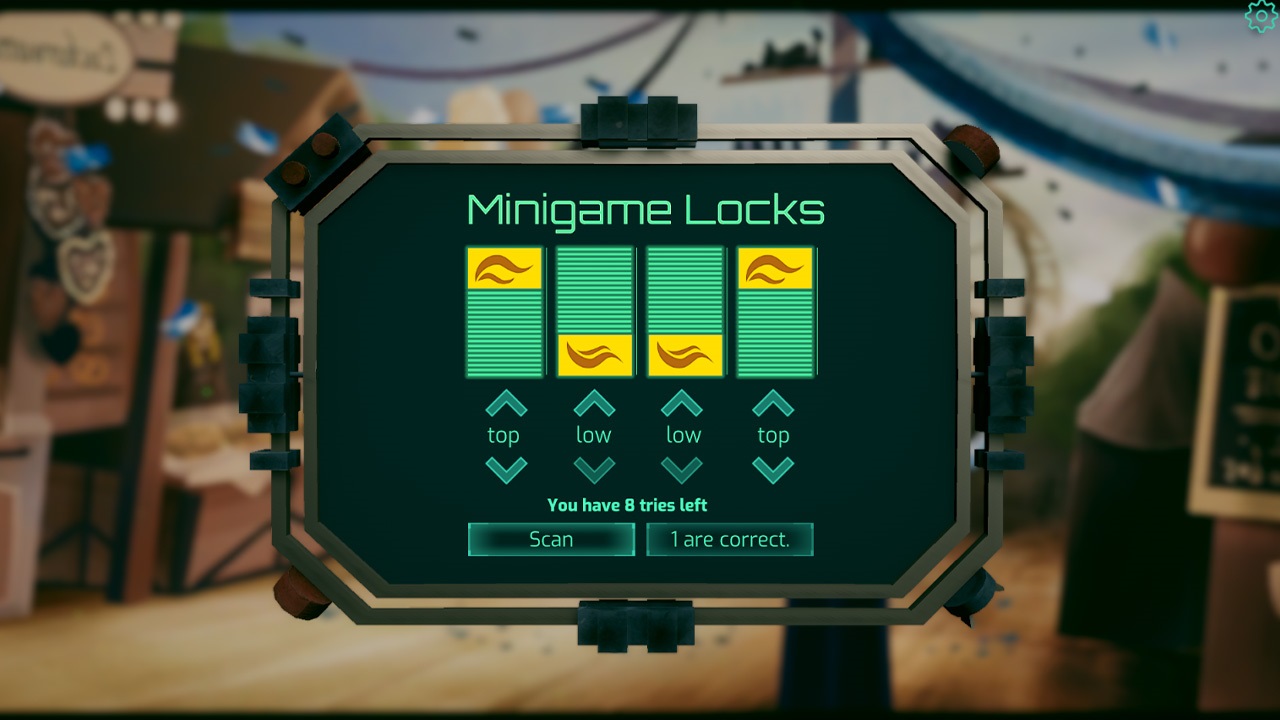This screenshot has width=1280, height=720.
Task: Click the up arrow above the first 'top' lock
Action: click(504, 402)
